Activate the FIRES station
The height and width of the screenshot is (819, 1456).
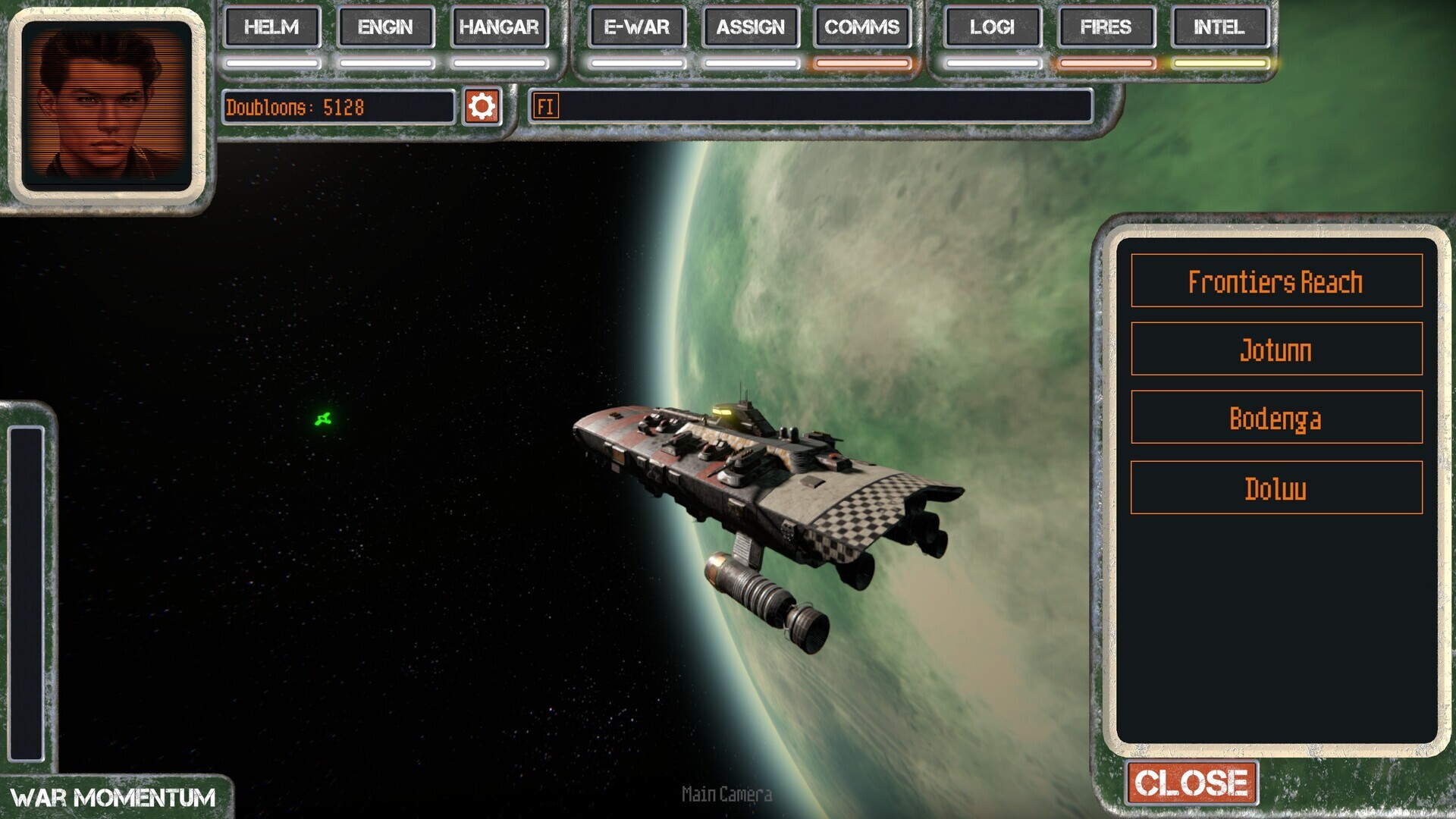tap(1106, 27)
